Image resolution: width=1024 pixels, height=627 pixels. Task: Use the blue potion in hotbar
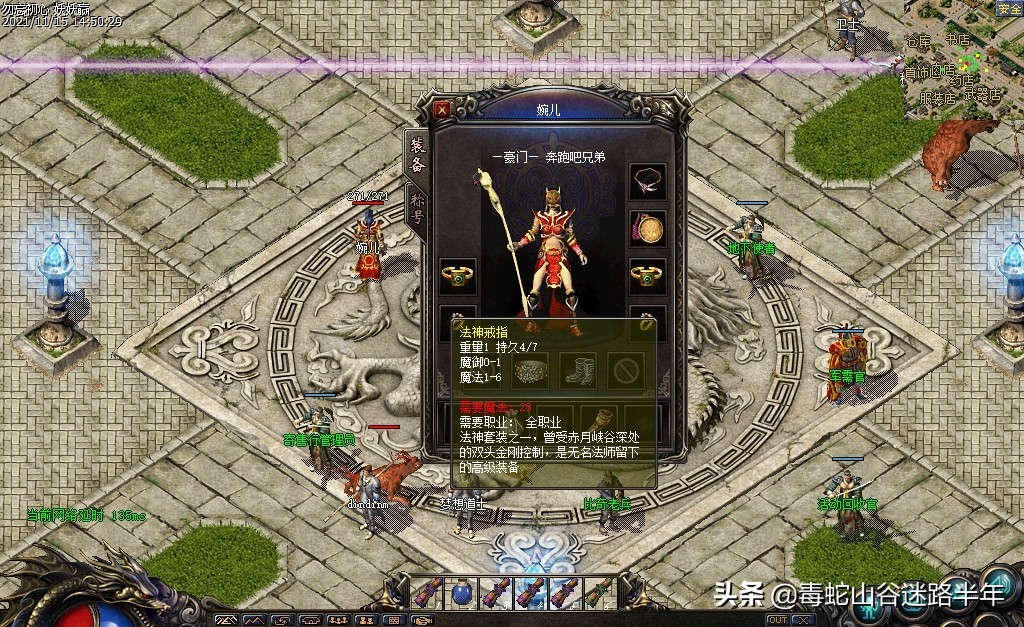click(x=462, y=592)
